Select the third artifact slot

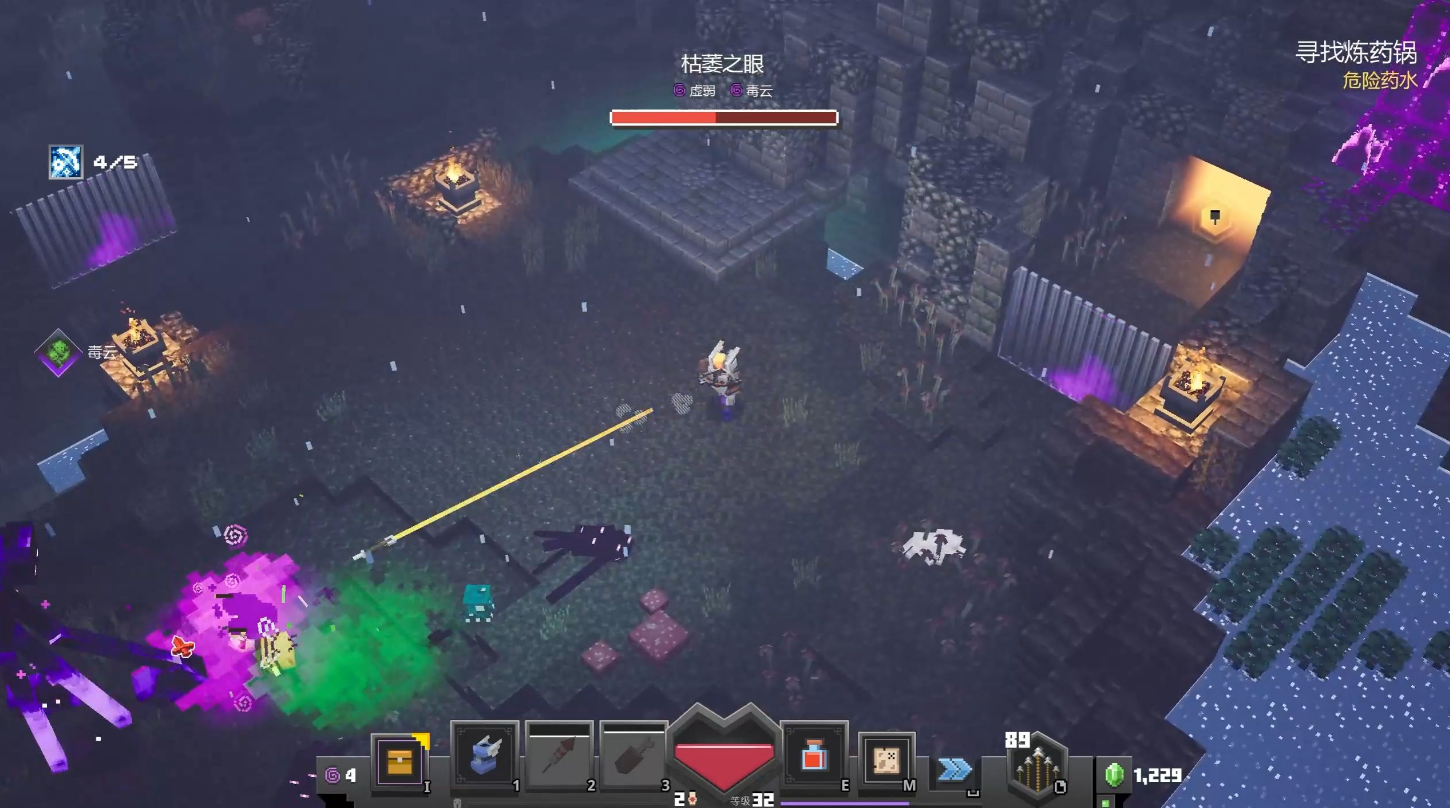click(634, 757)
